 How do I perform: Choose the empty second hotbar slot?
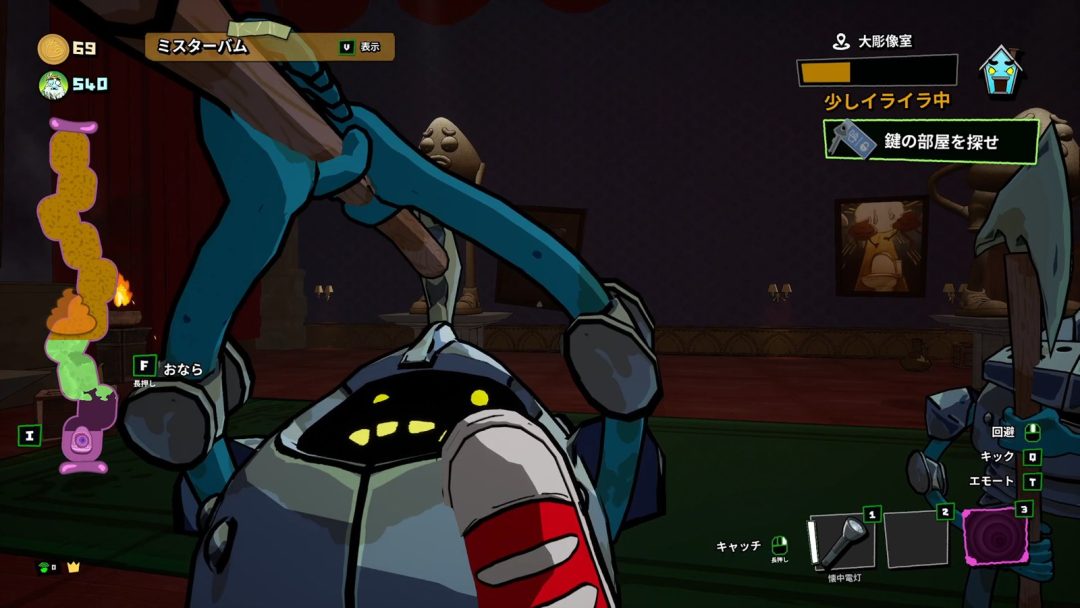pyautogui.click(x=916, y=538)
